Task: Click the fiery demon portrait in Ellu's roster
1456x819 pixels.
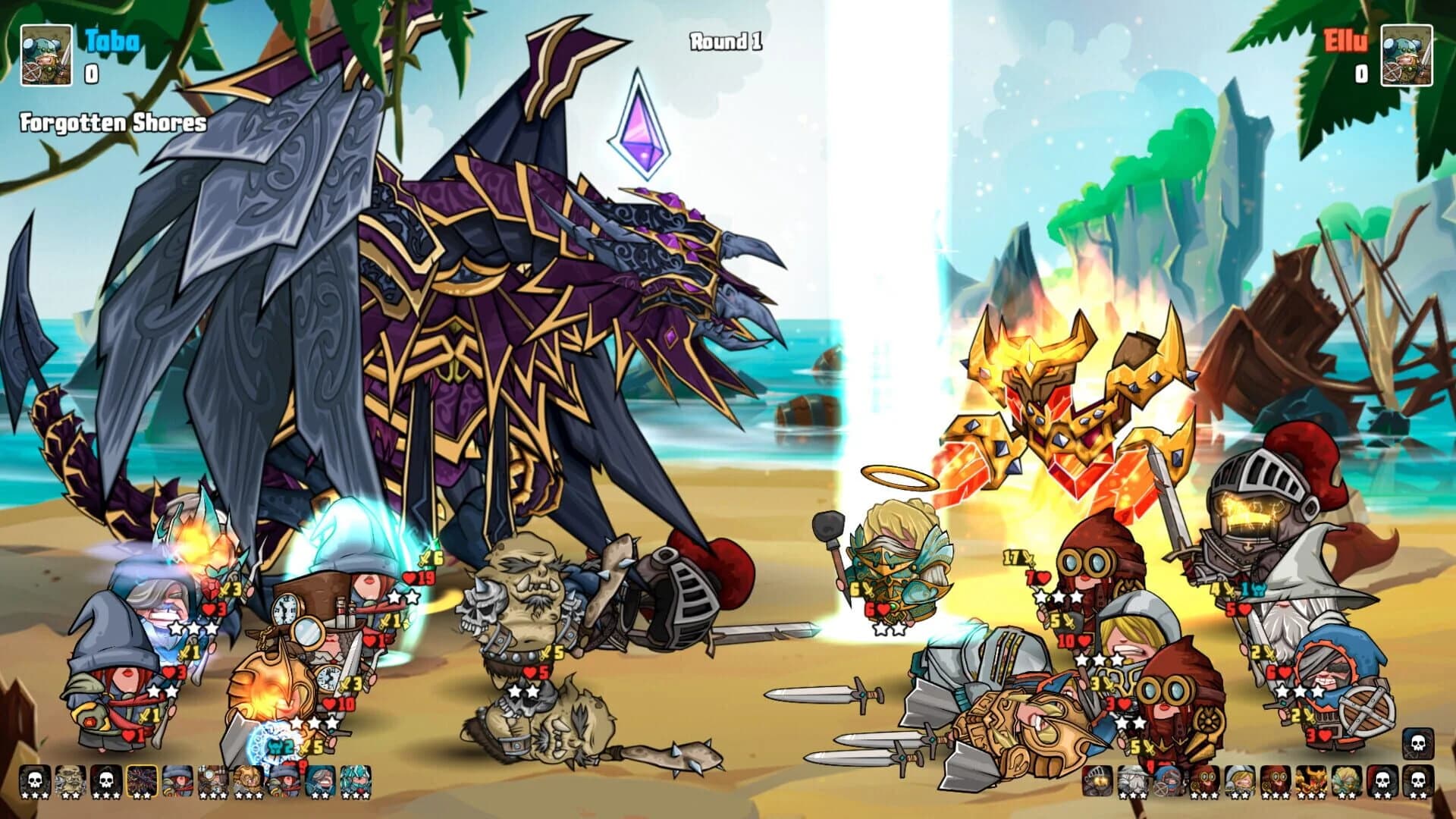Action: click(1313, 782)
